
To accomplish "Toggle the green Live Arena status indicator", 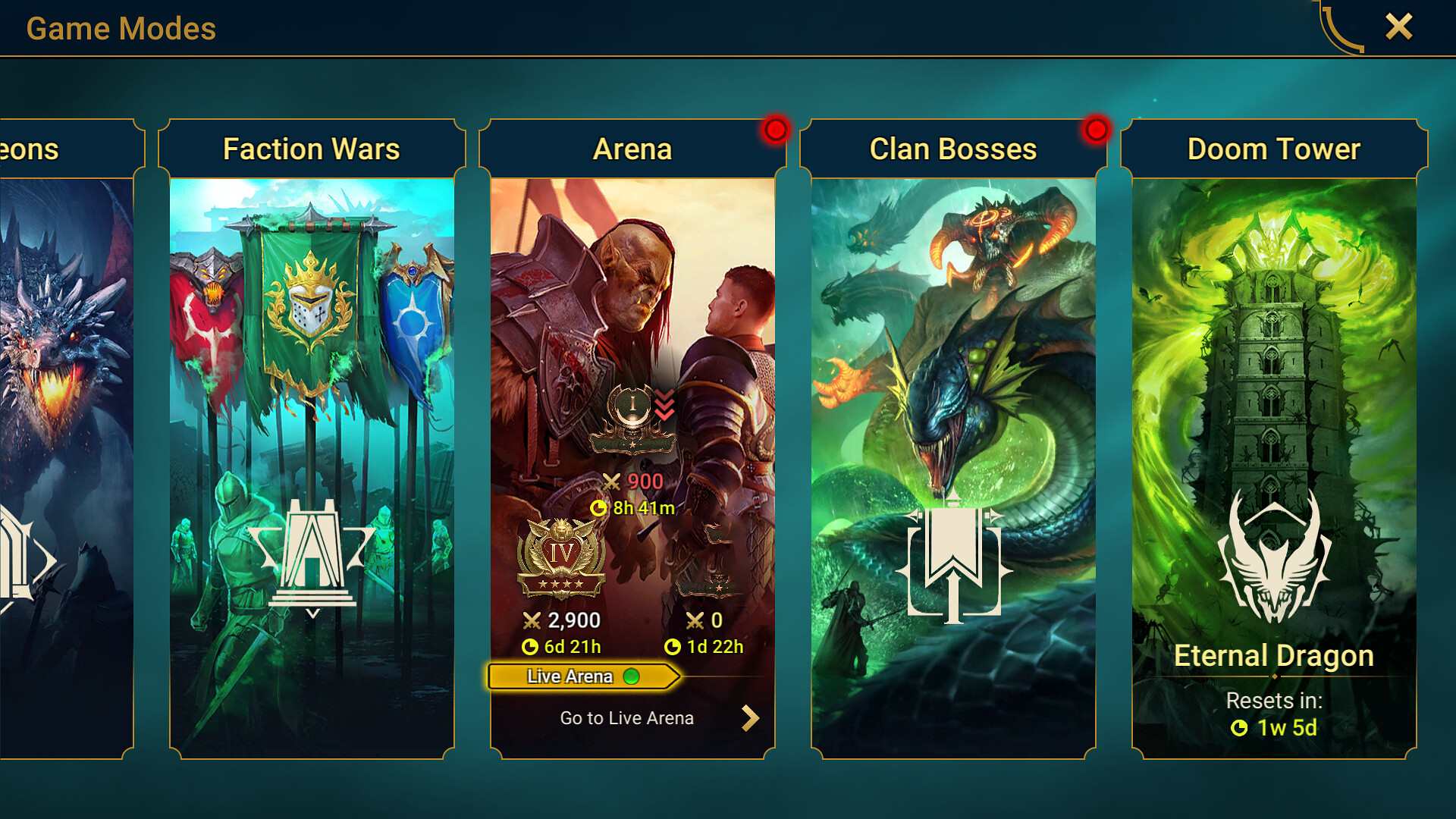I will [x=630, y=675].
